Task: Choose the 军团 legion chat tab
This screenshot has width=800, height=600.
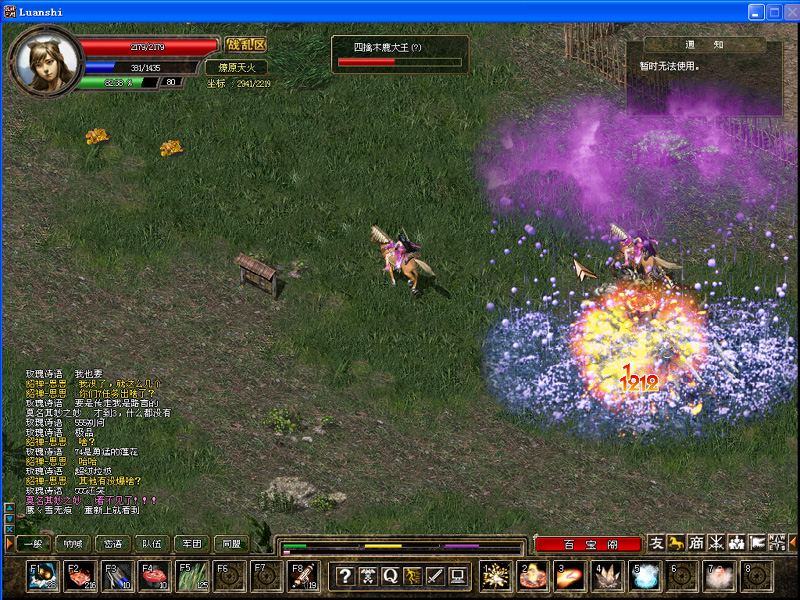Action: click(191, 544)
